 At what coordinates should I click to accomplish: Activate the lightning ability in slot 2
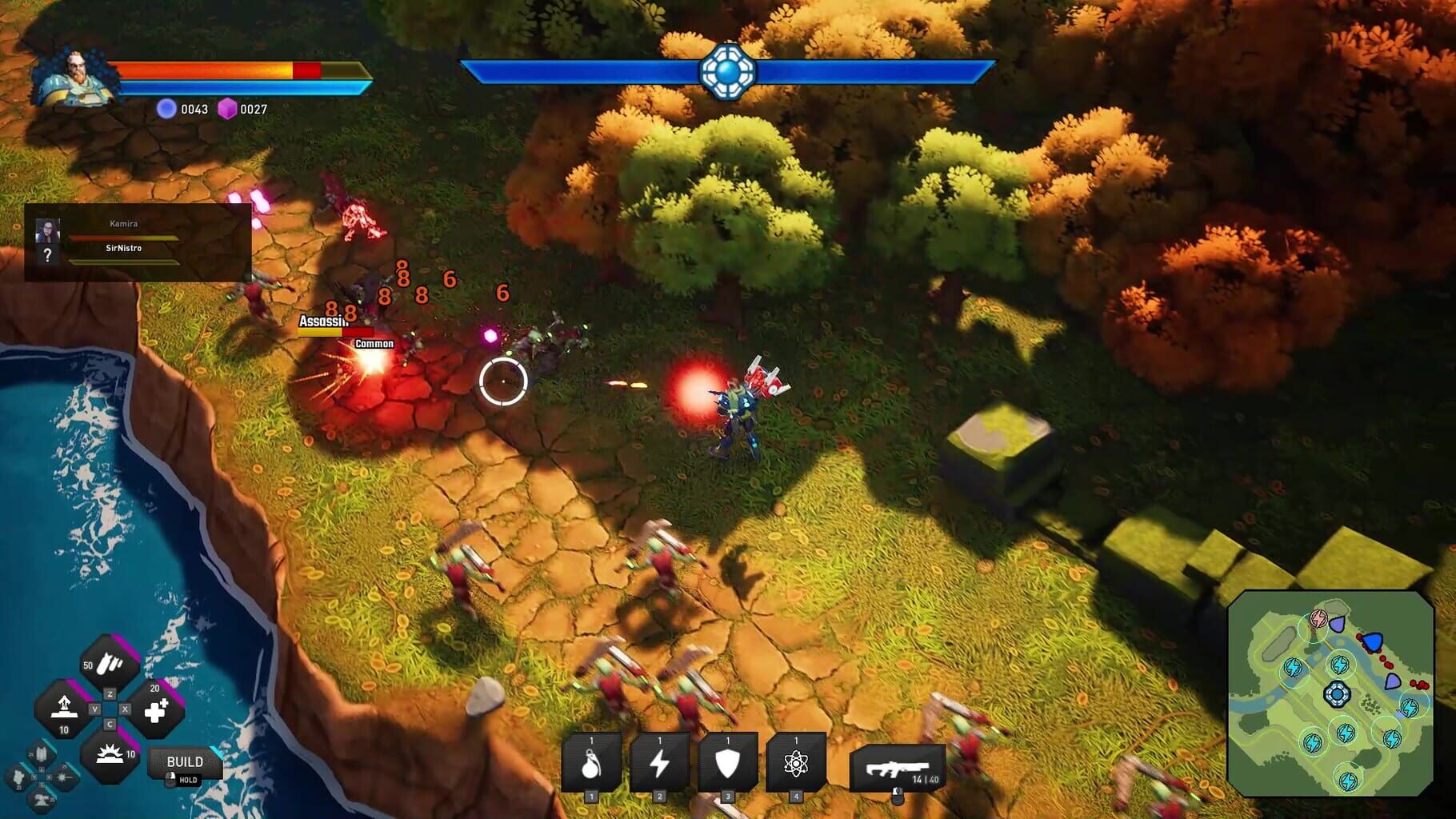660,763
